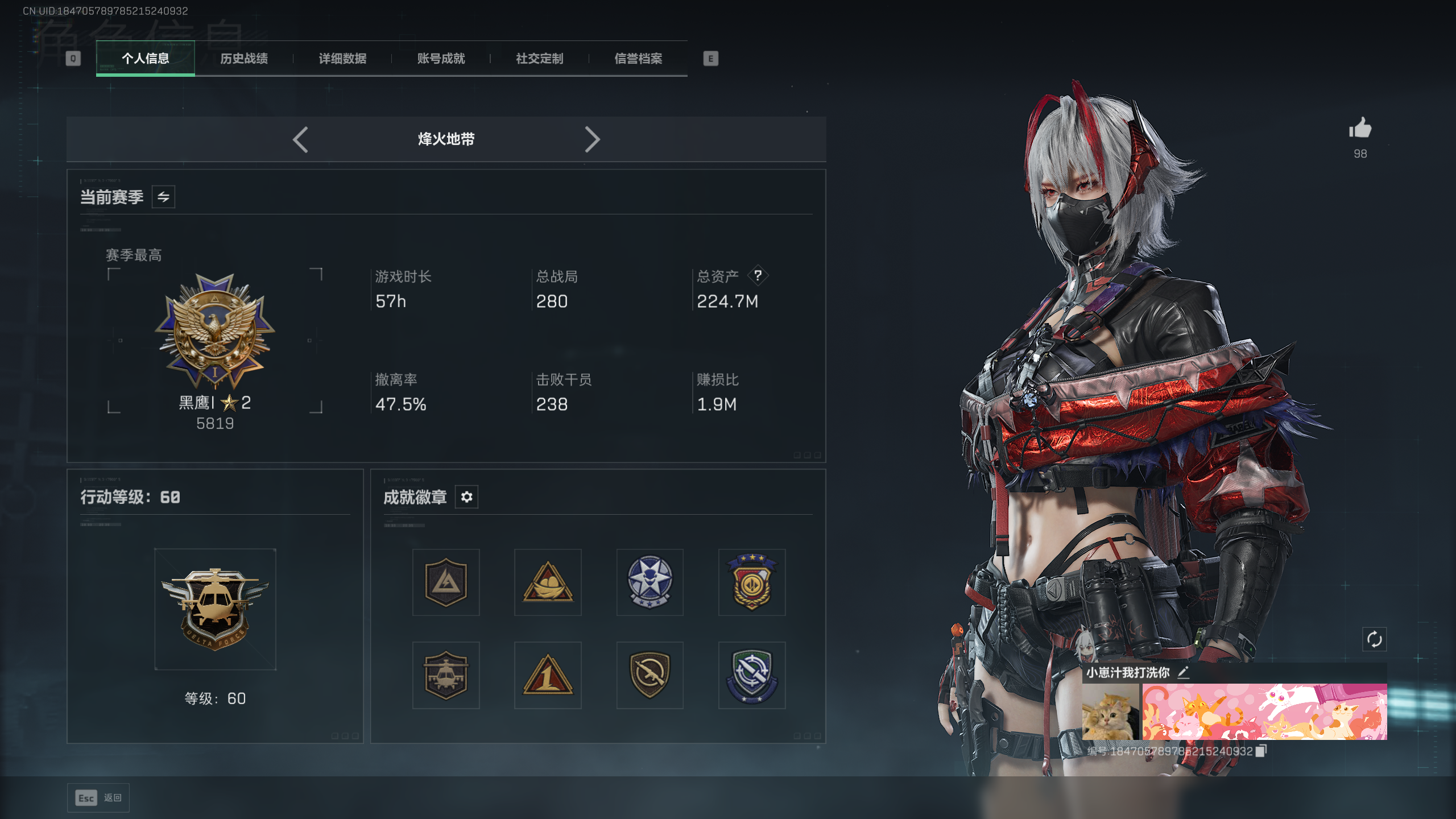Show the next mode with the right chevron
The height and width of the screenshot is (819, 1456).
[x=593, y=139]
